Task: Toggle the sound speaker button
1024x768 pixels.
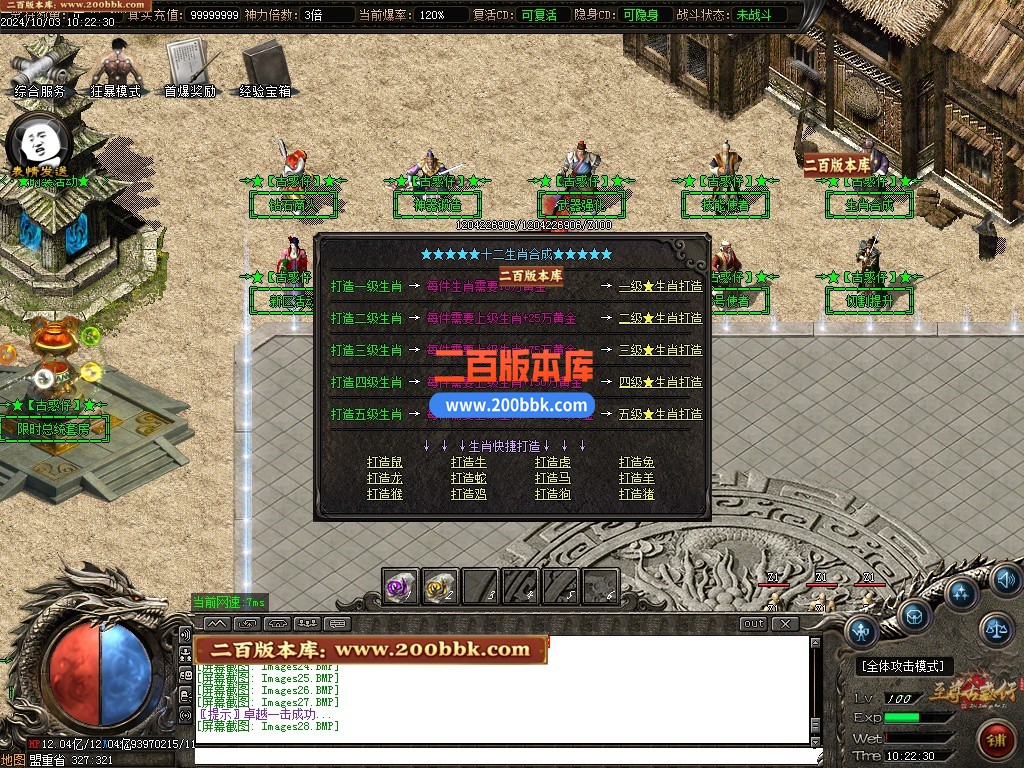Action: coord(1004,578)
